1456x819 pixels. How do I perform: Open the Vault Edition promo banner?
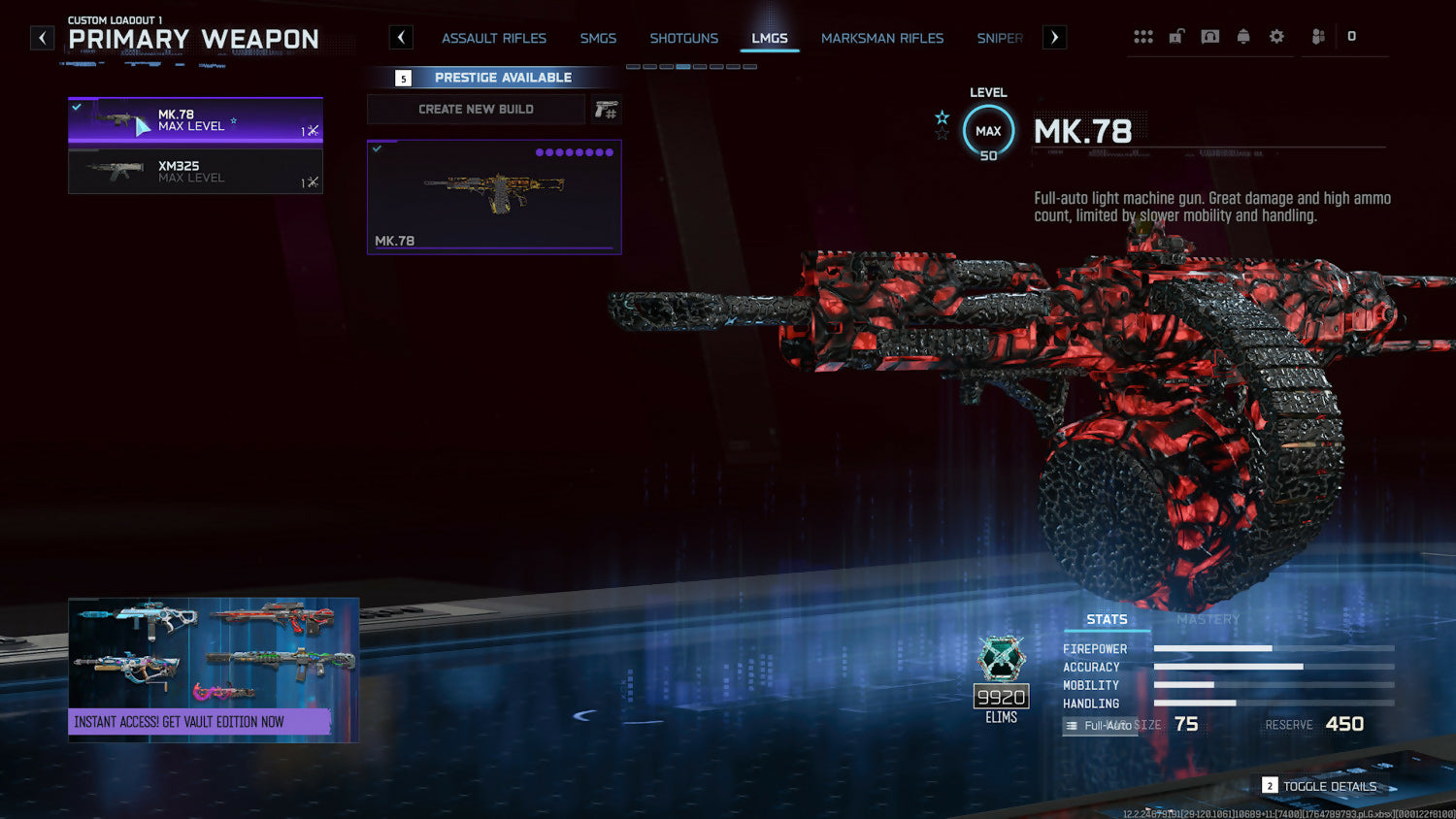tap(214, 670)
